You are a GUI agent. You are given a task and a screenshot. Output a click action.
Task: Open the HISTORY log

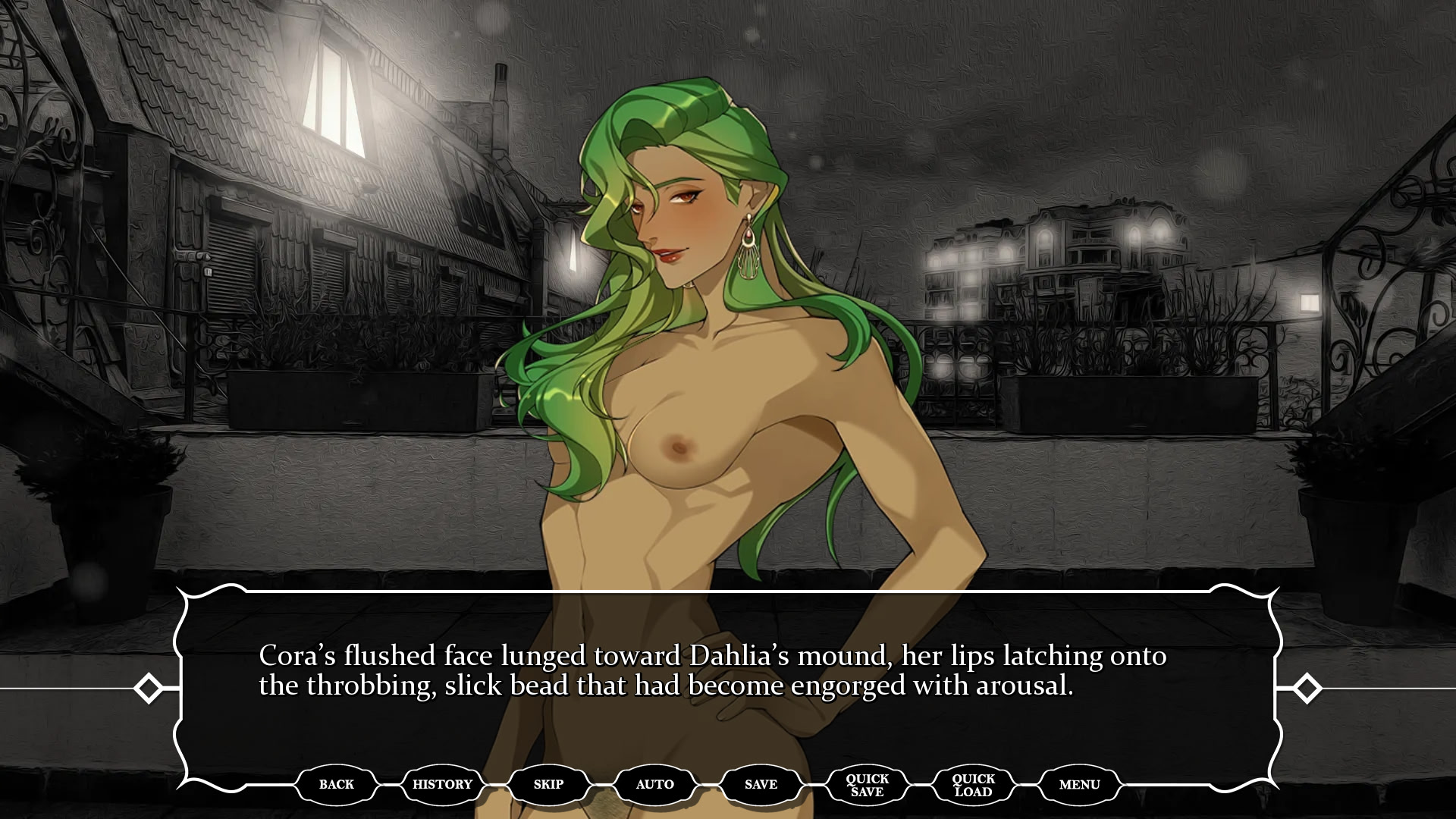442,784
